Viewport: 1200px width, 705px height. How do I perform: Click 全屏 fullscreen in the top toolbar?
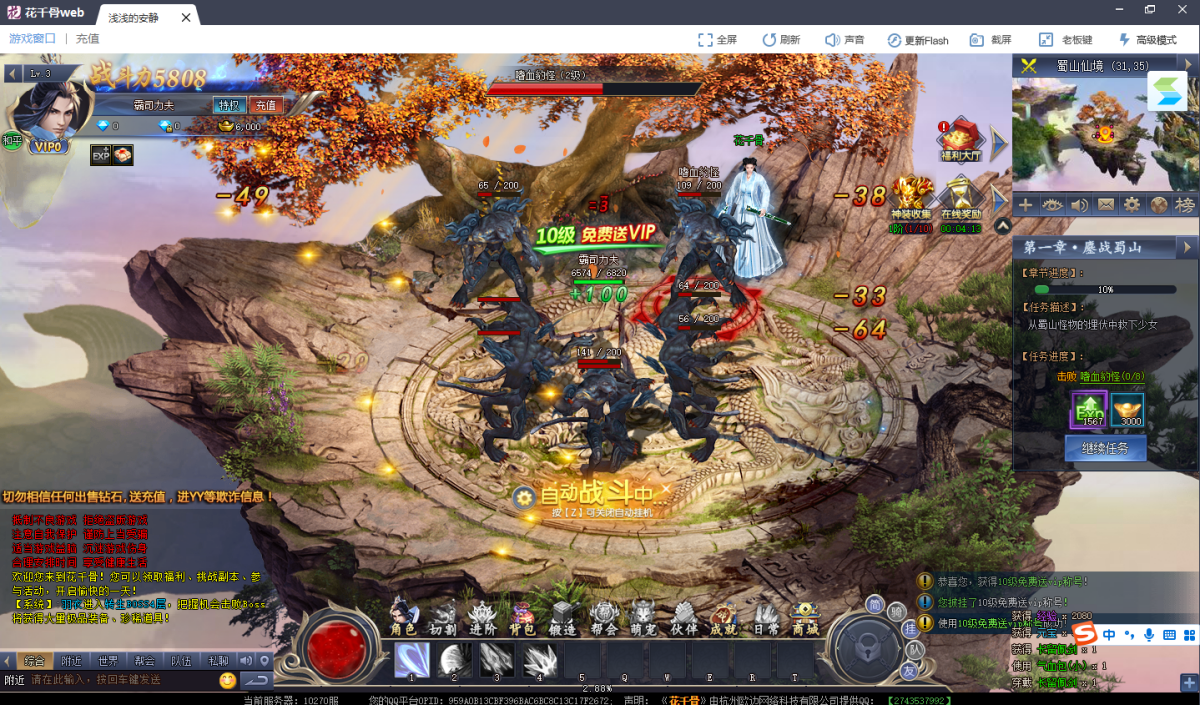point(717,40)
